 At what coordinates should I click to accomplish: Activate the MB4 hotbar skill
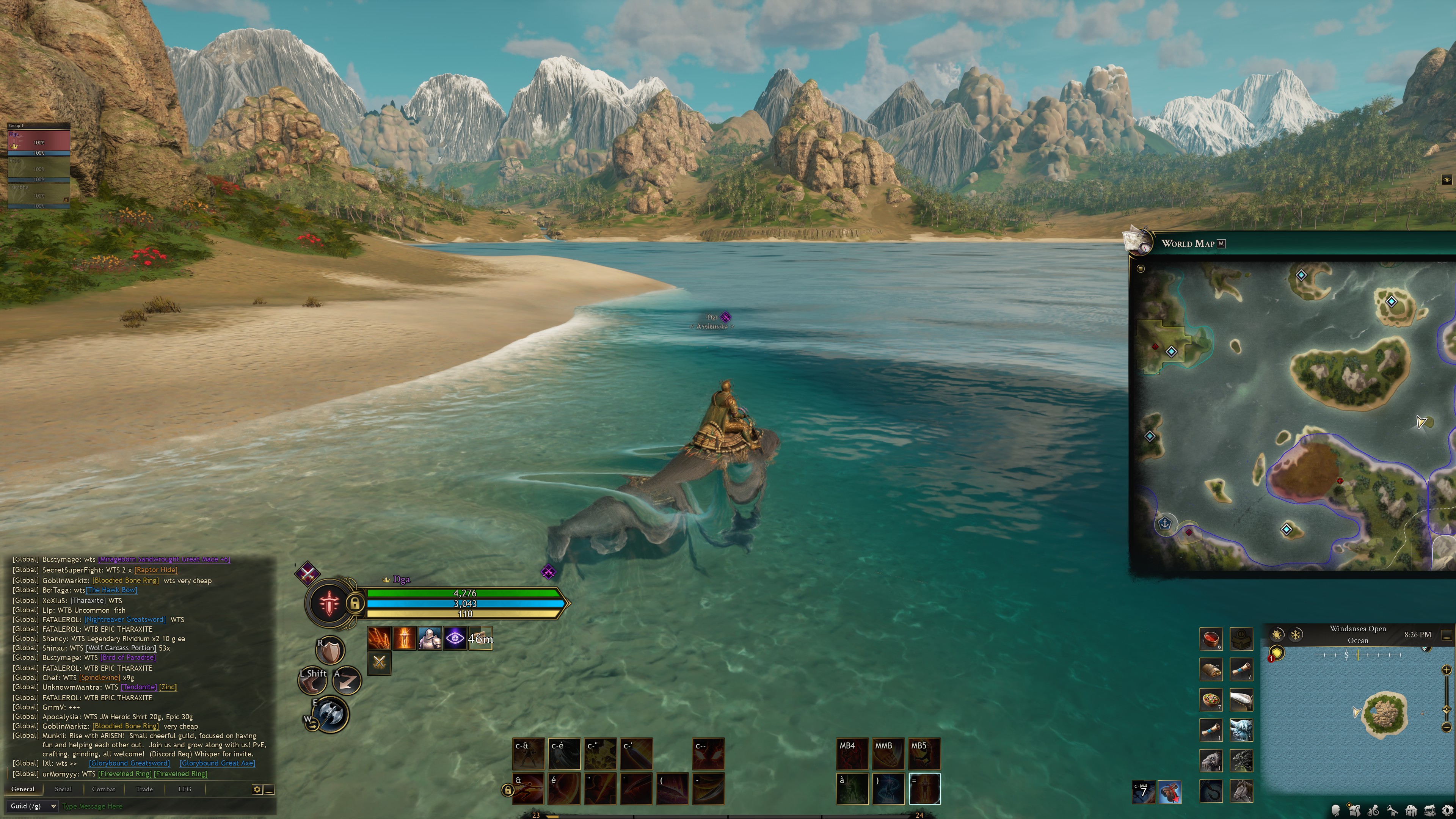tap(851, 754)
